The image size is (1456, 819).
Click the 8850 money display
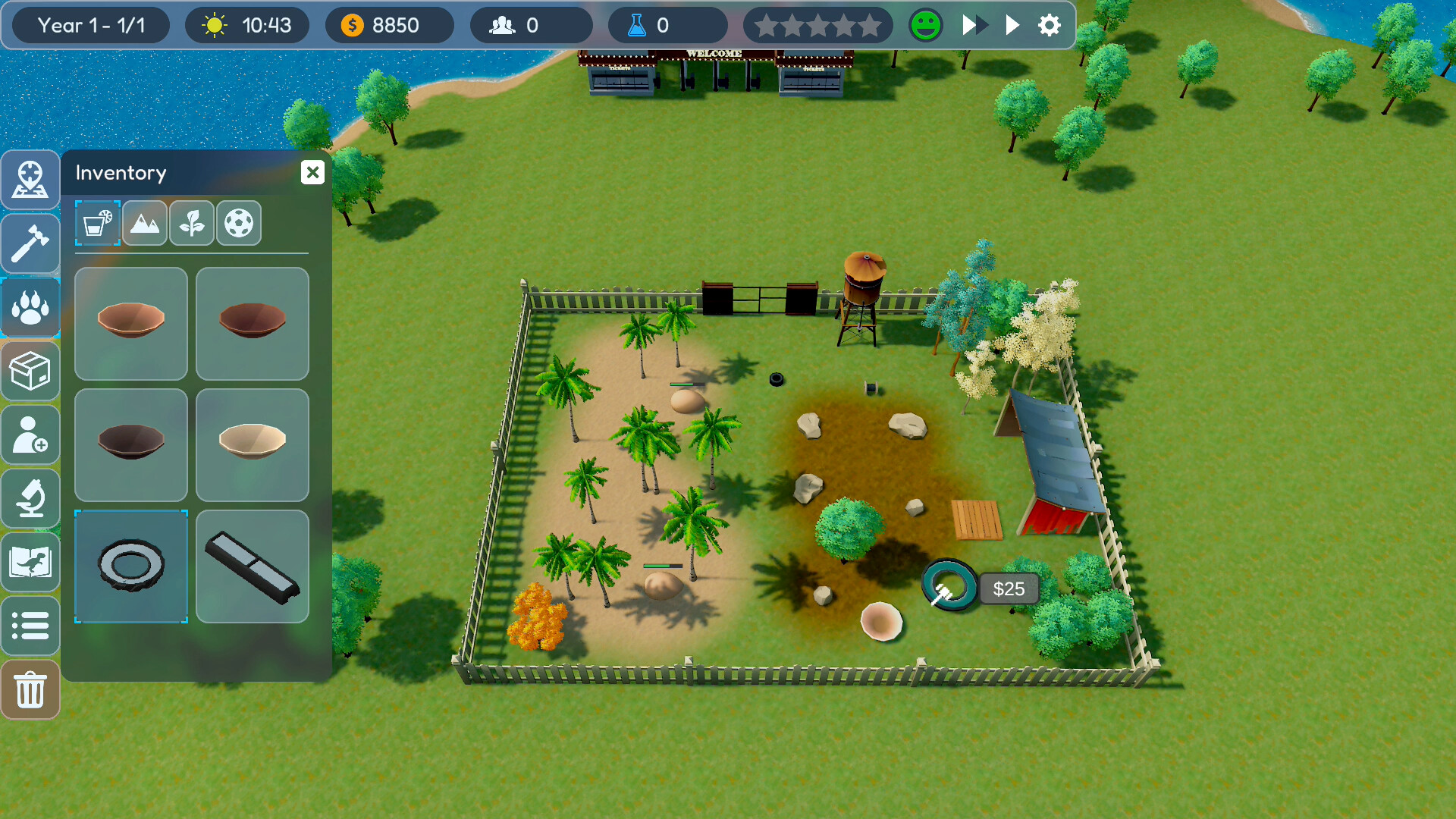click(x=389, y=25)
